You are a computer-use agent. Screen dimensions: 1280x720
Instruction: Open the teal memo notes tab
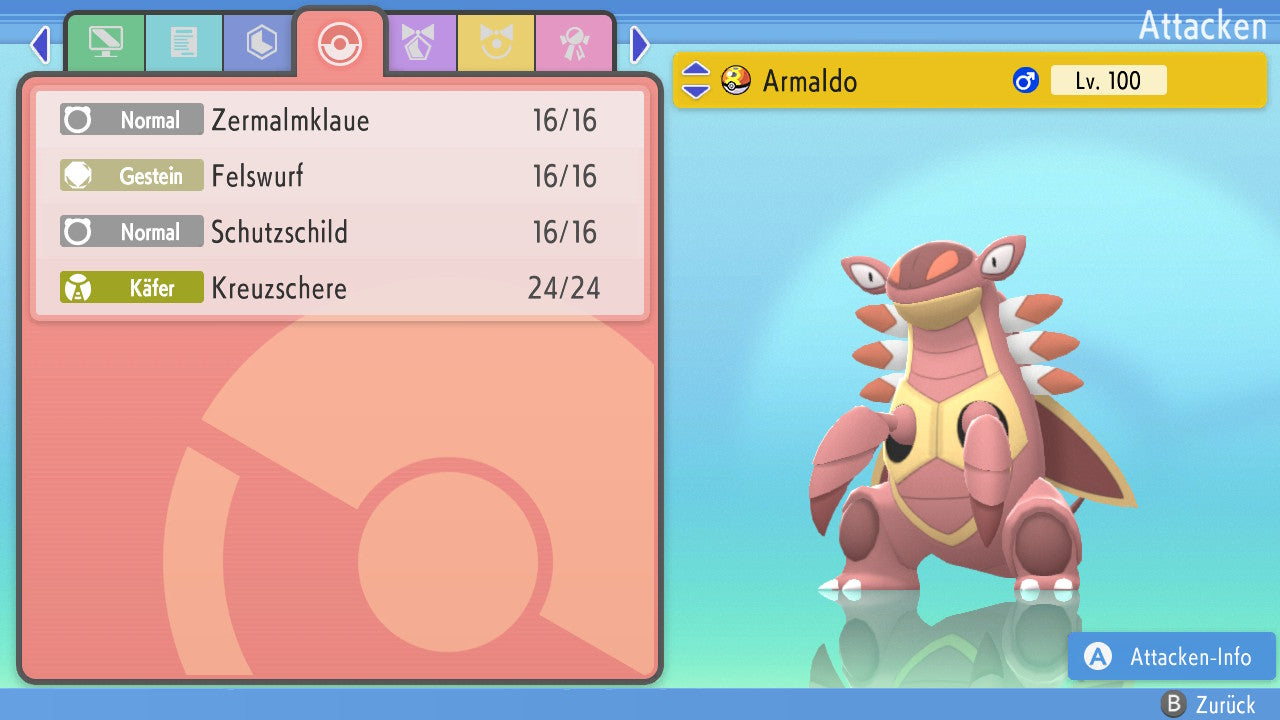184,43
